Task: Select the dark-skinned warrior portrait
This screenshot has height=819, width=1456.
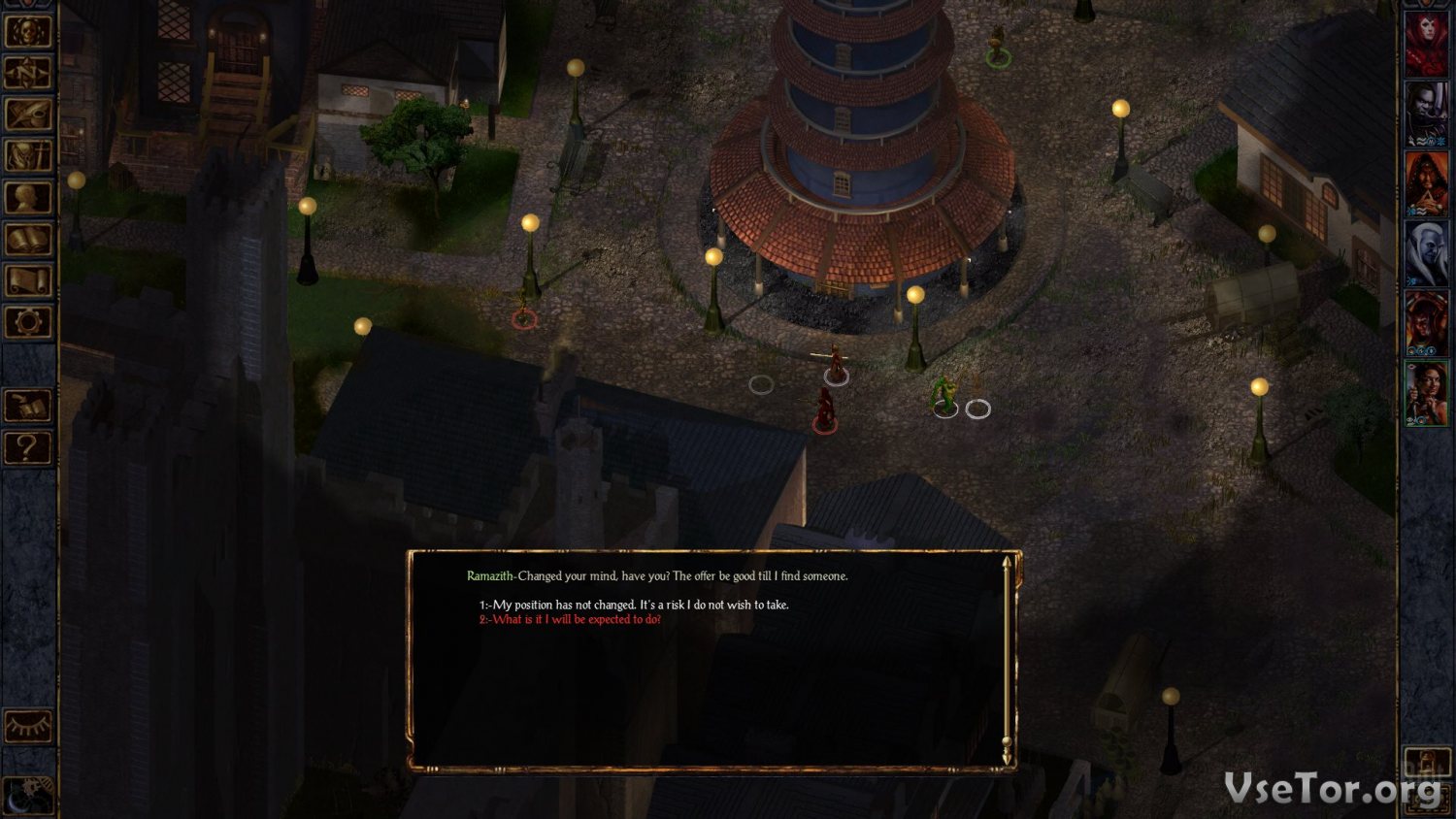Action: [1426, 113]
